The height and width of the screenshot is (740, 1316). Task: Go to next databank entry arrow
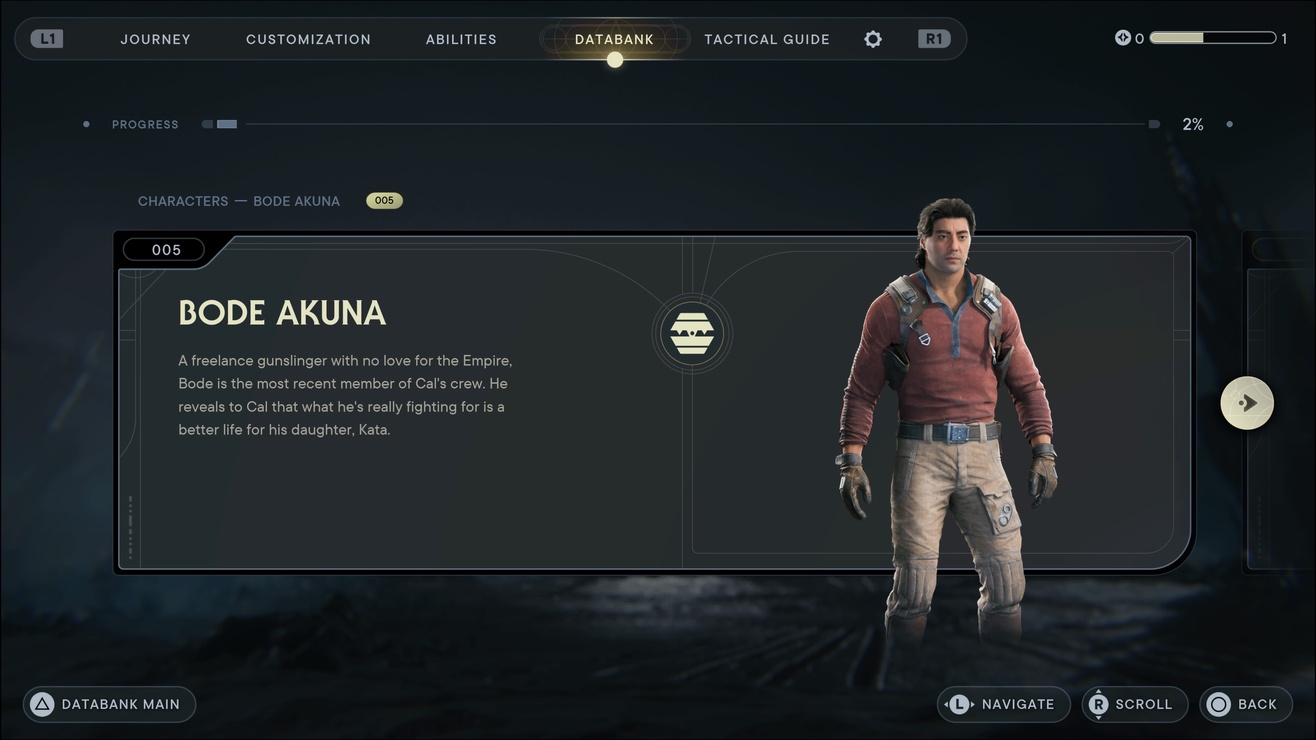coord(1247,403)
